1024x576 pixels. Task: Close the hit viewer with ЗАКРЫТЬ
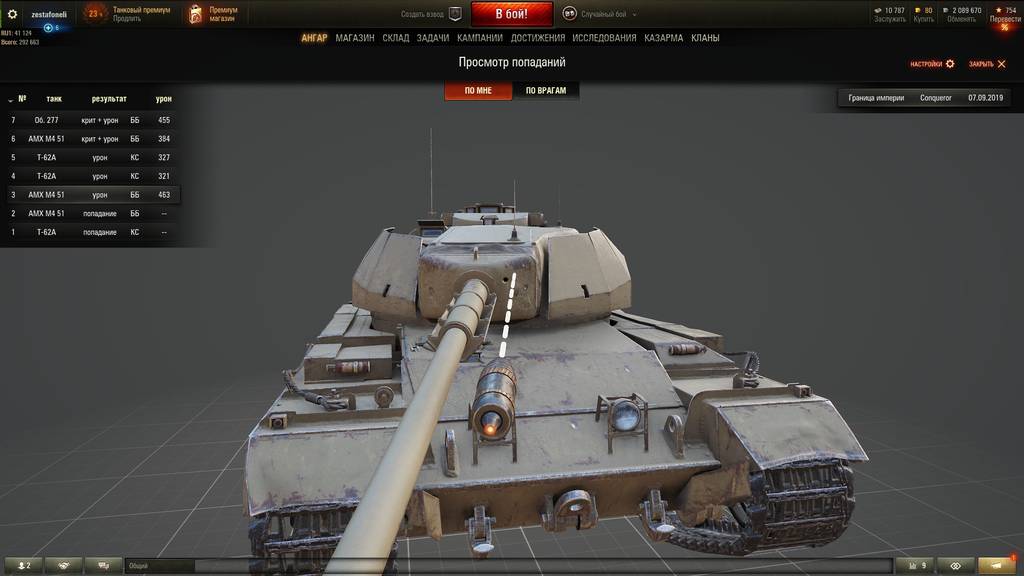tap(987, 64)
